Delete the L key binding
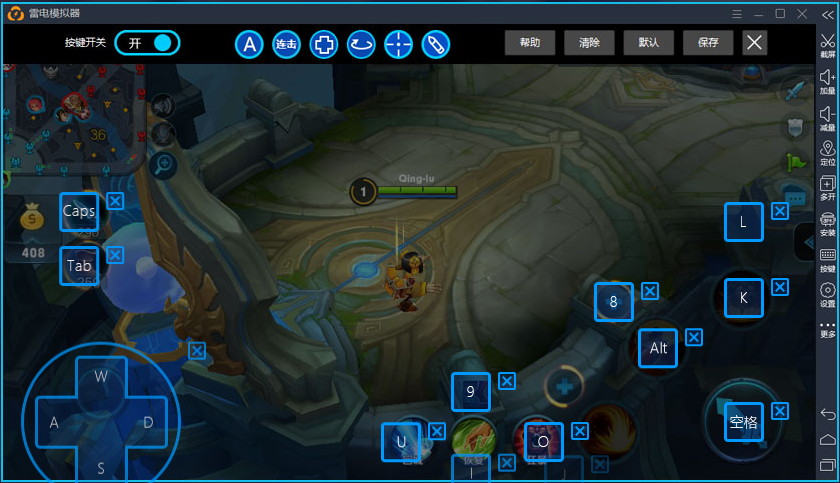The image size is (840, 483). click(x=780, y=211)
